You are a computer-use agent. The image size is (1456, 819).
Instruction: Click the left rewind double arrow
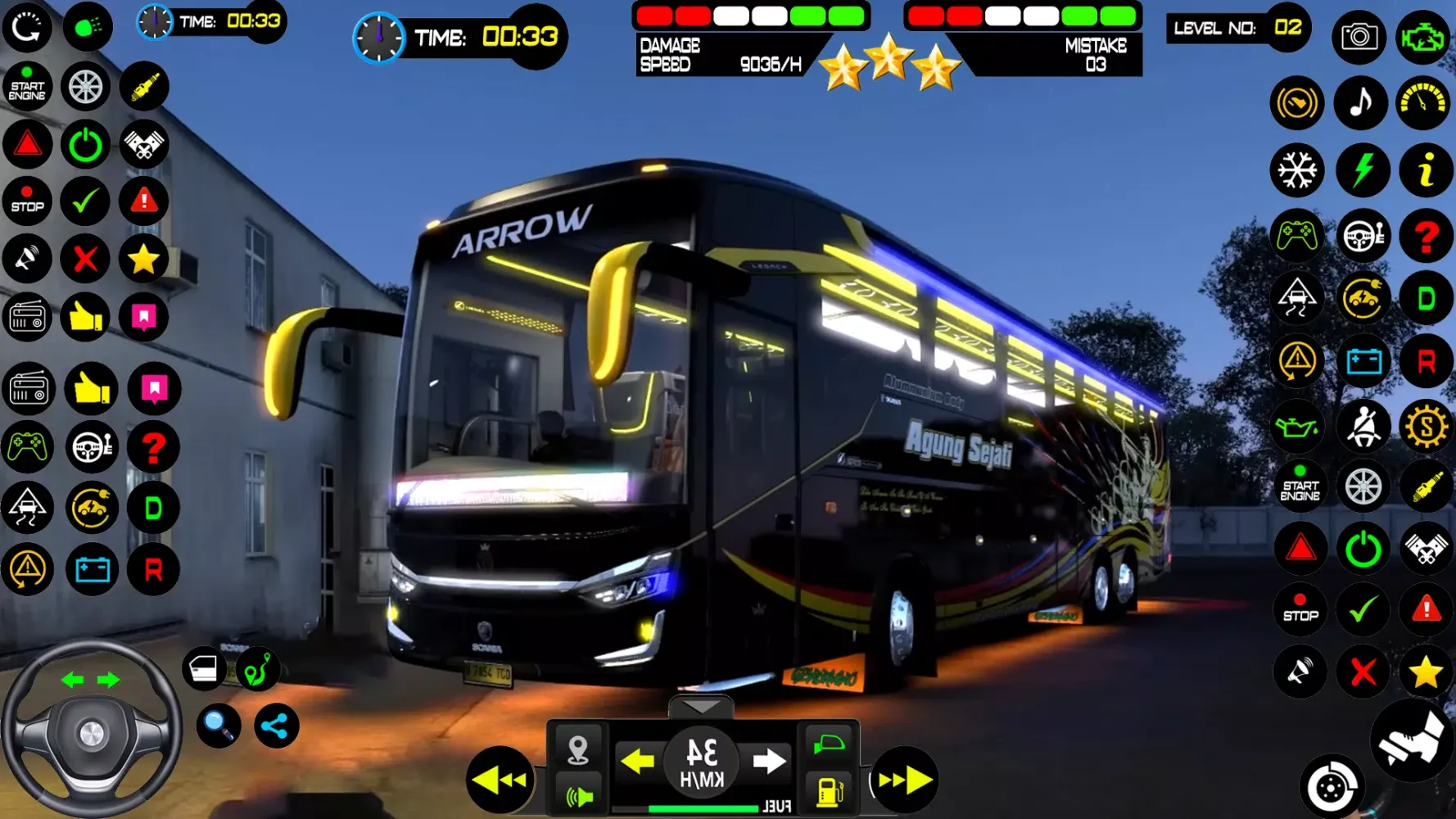coord(500,781)
